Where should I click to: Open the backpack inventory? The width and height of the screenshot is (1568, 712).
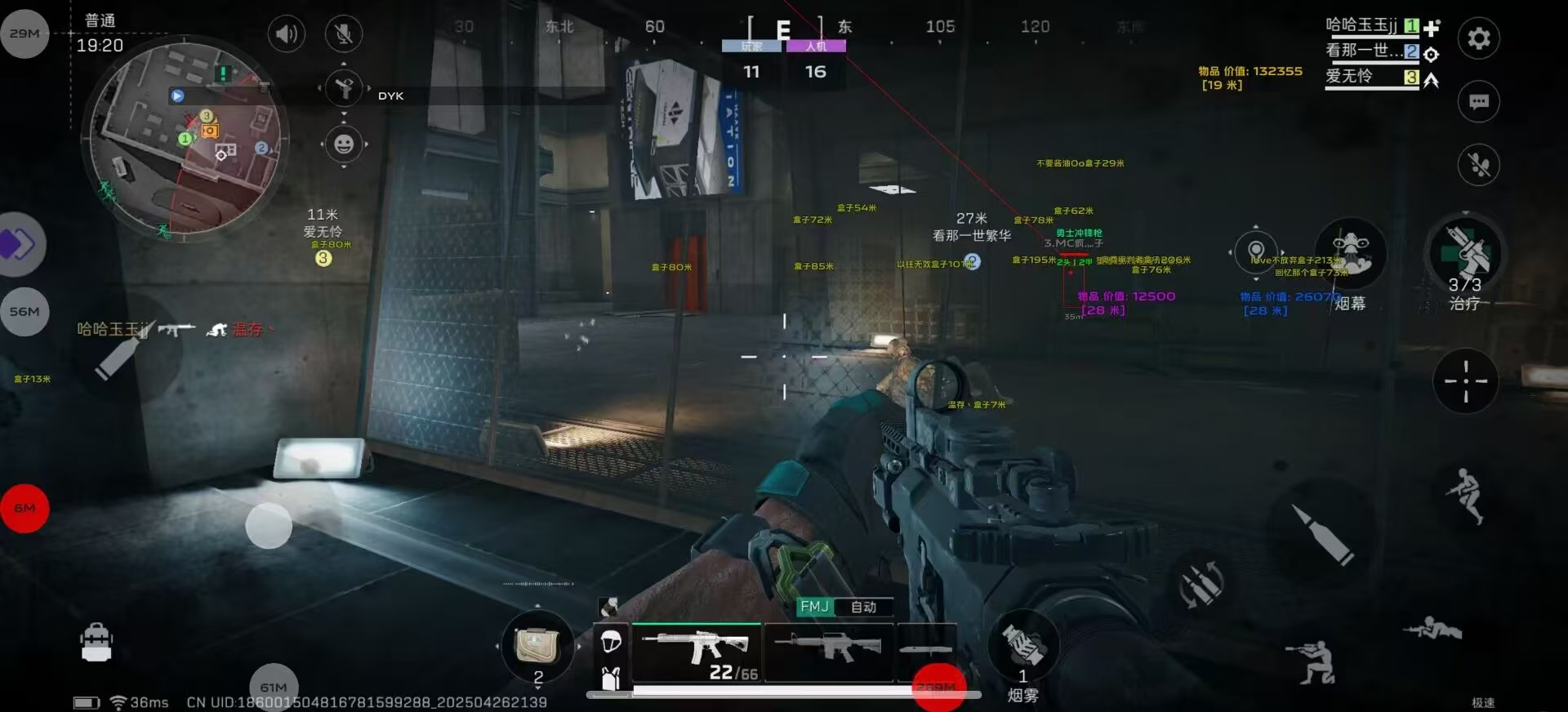pyautogui.click(x=96, y=643)
